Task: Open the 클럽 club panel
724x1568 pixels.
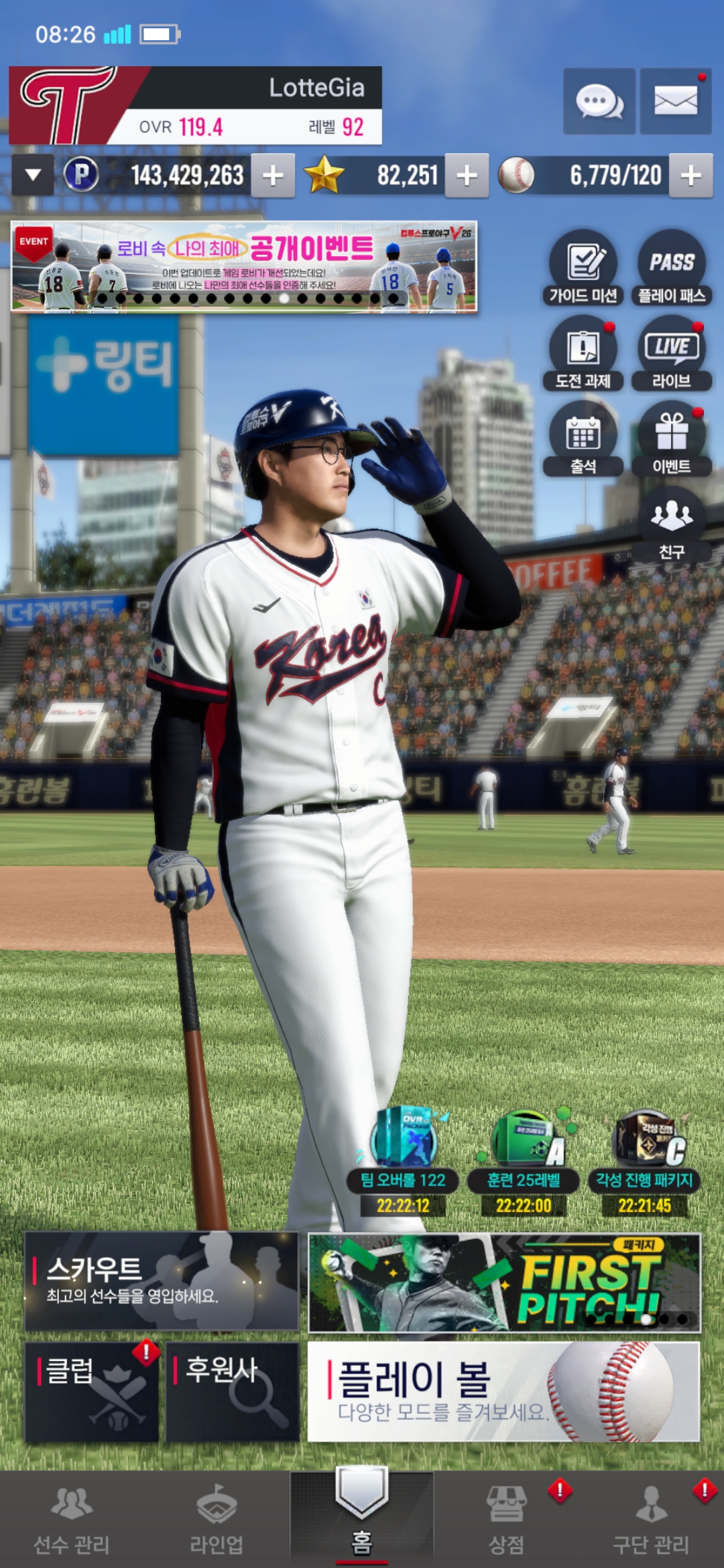Action: click(x=92, y=1392)
